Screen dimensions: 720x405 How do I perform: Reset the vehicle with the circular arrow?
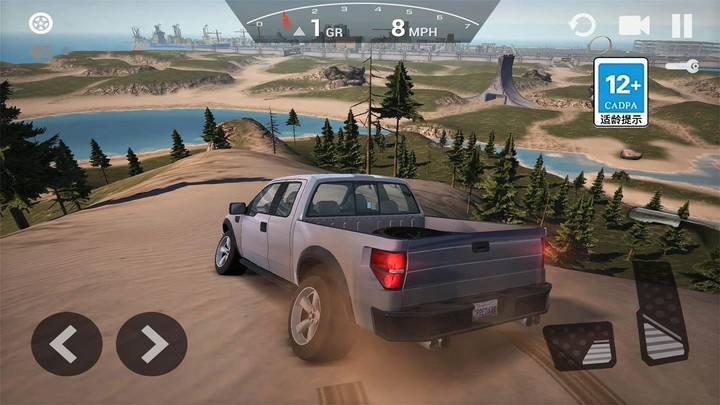(x=581, y=25)
